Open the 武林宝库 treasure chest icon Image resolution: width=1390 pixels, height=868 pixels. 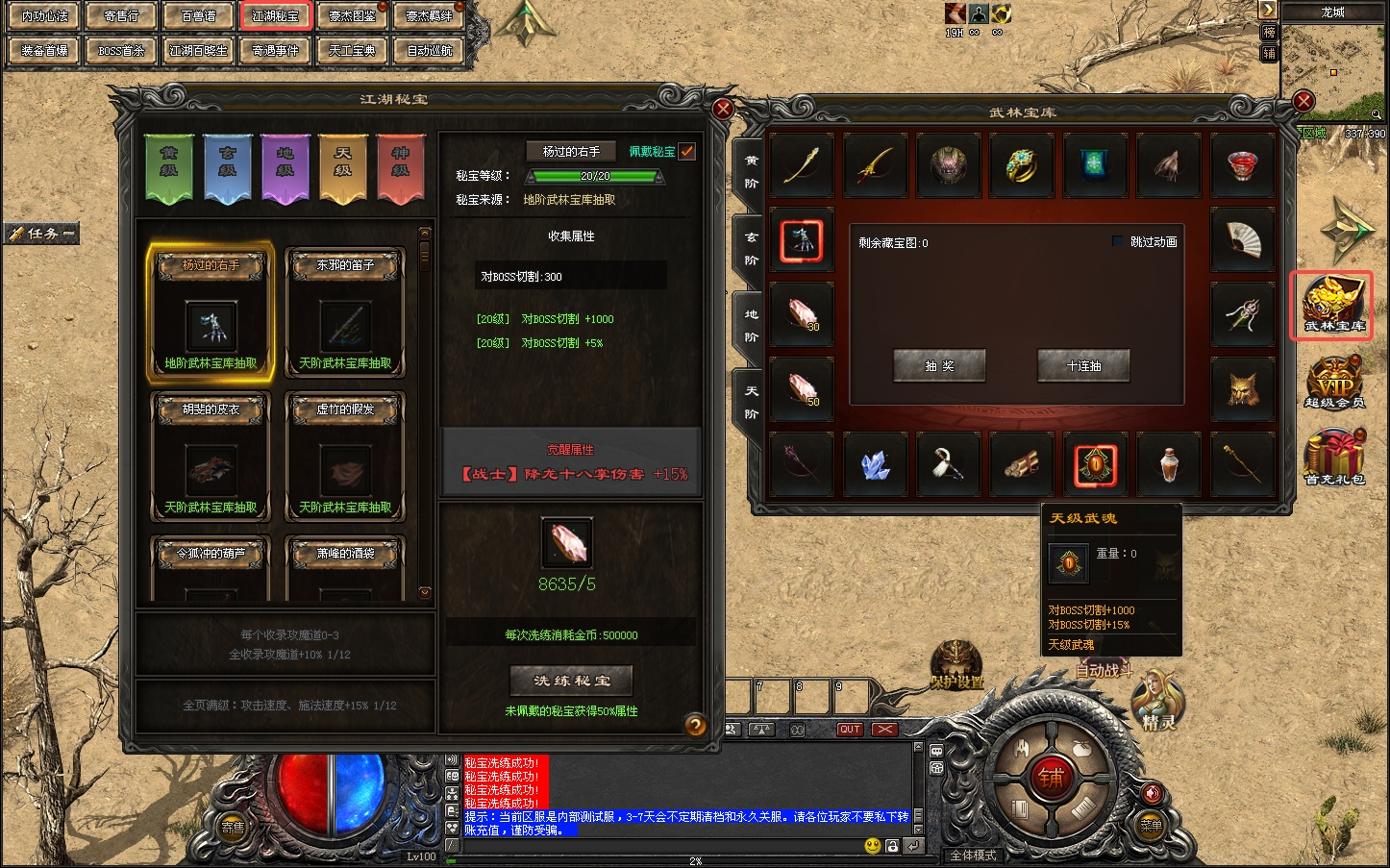[1332, 305]
